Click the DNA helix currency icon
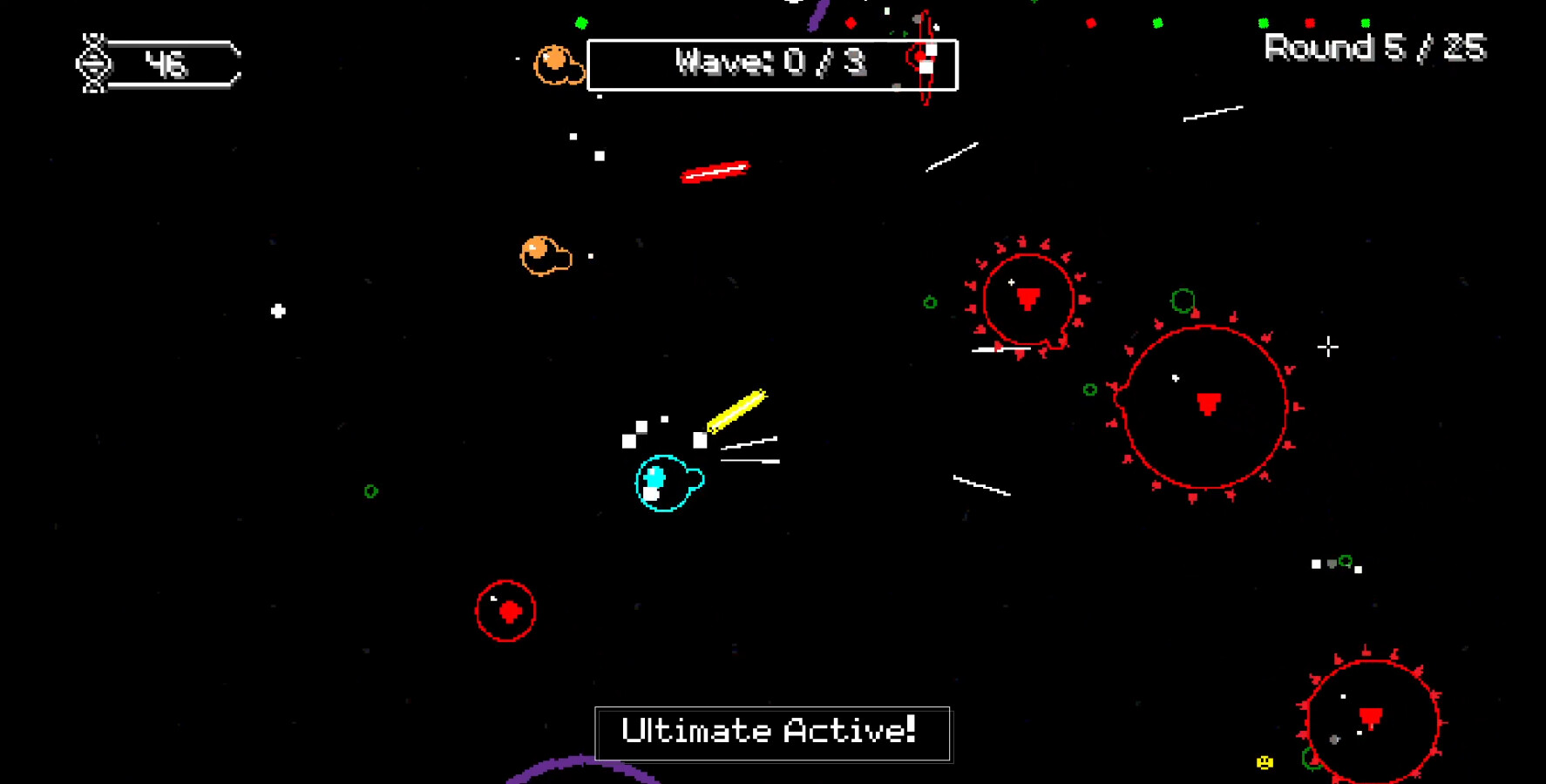This screenshot has height=784, width=1546. point(94,63)
